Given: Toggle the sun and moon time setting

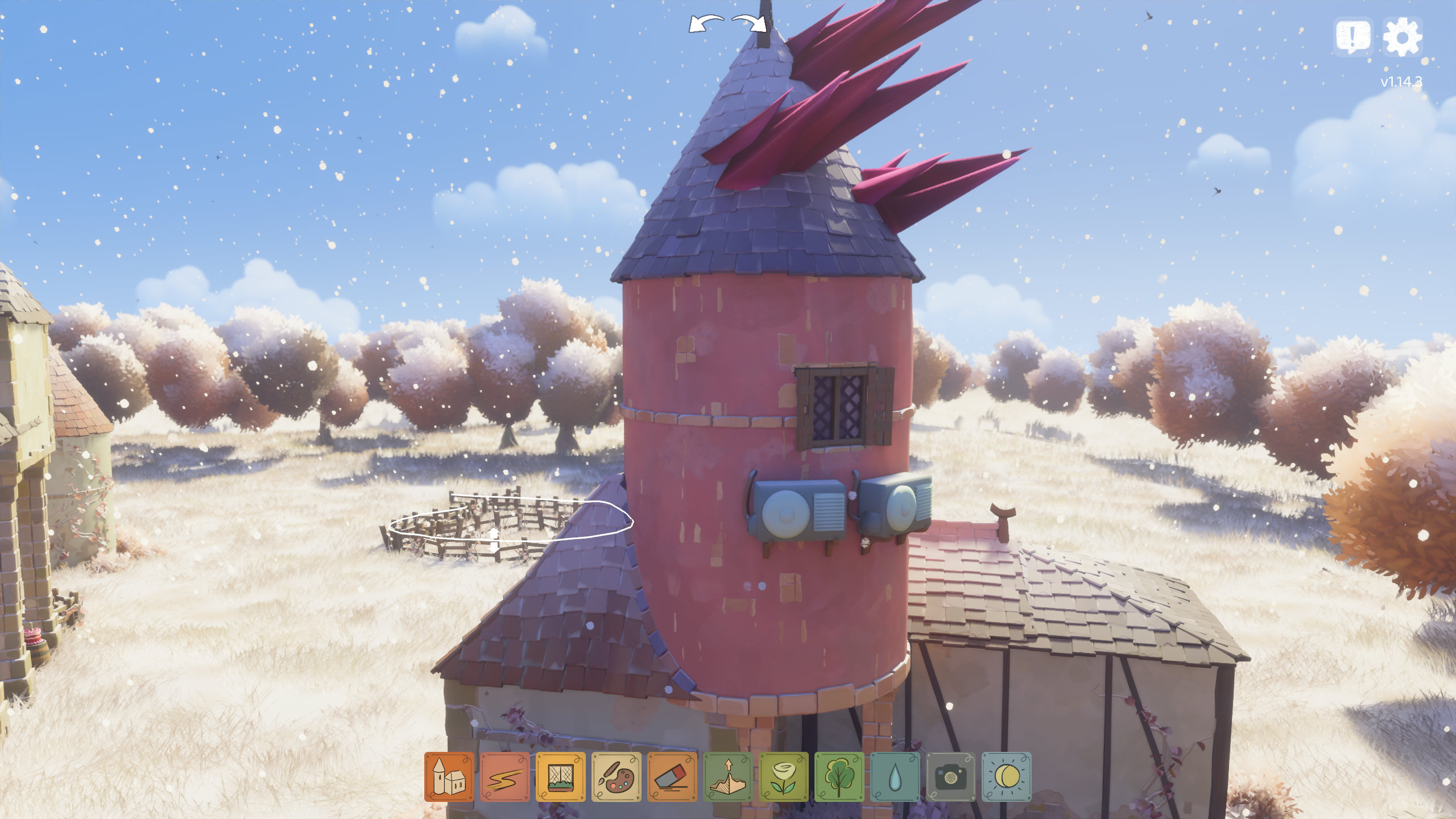Looking at the screenshot, I should [x=1007, y=777].
